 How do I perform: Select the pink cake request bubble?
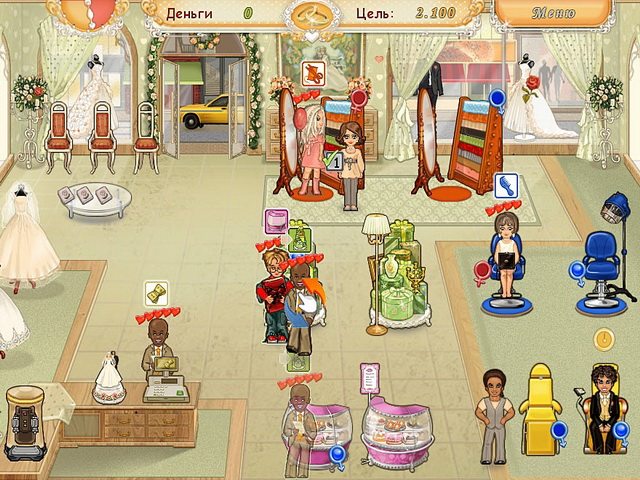coord(276,220)
